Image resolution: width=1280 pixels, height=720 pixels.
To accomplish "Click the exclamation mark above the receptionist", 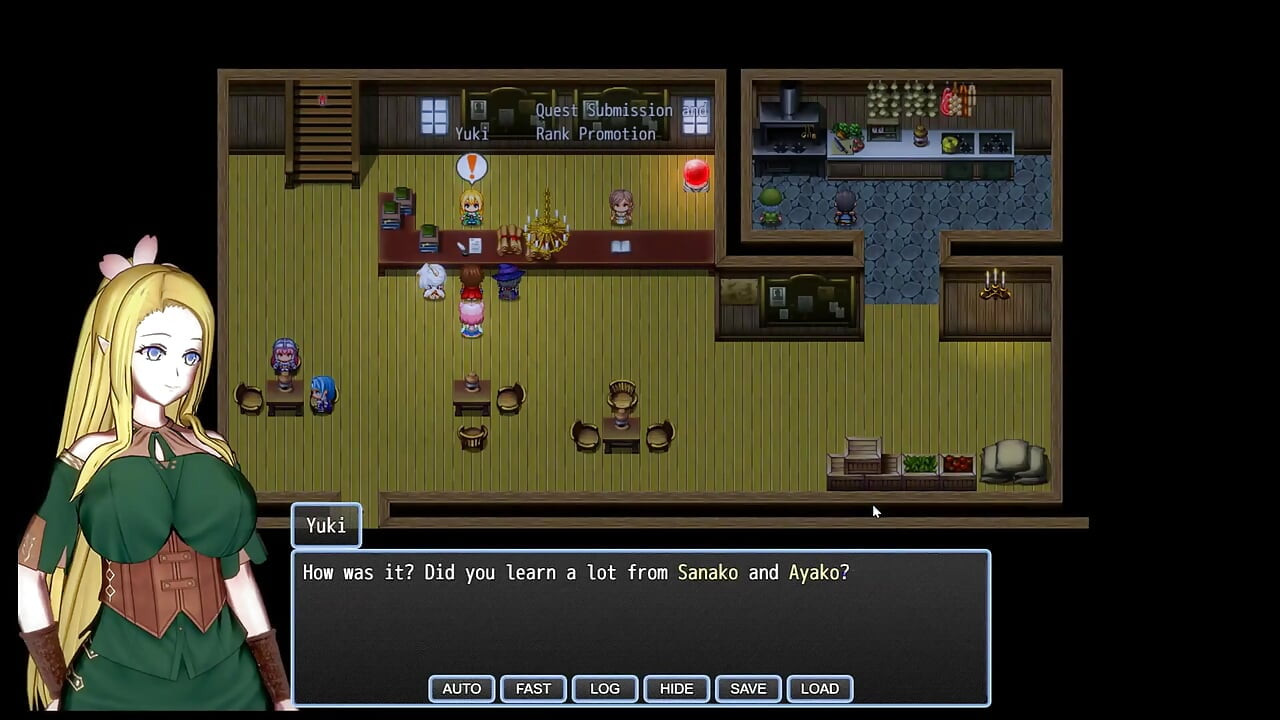I will (x=471, y=167).
